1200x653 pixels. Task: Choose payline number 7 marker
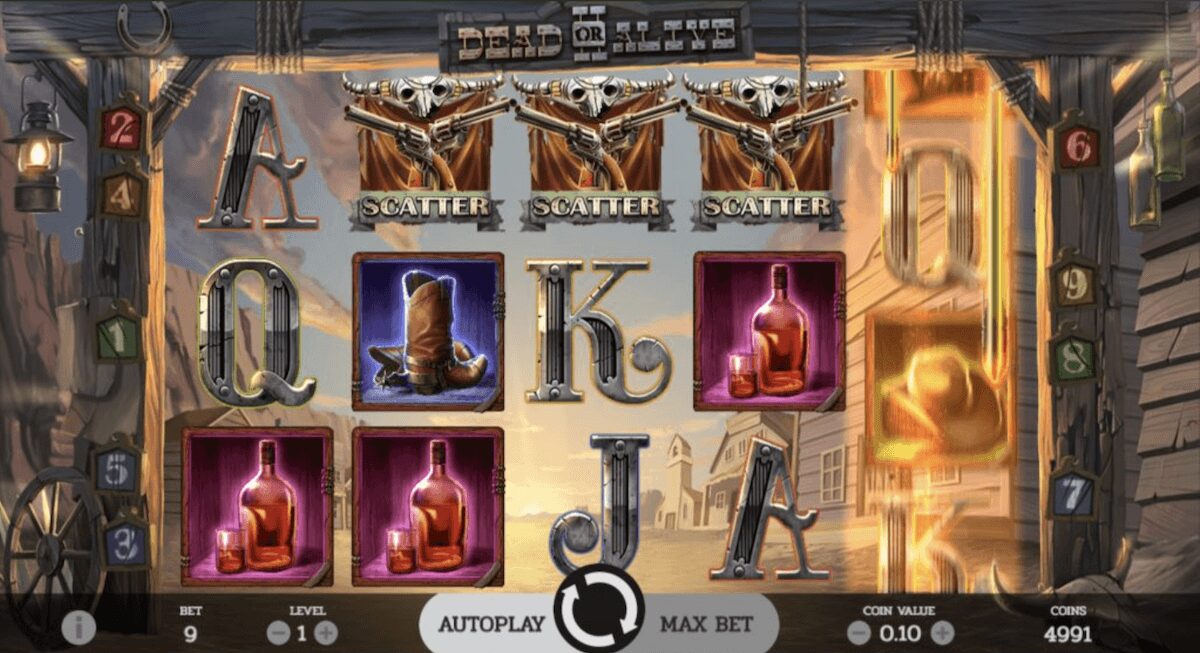(x=1072, y=492)
